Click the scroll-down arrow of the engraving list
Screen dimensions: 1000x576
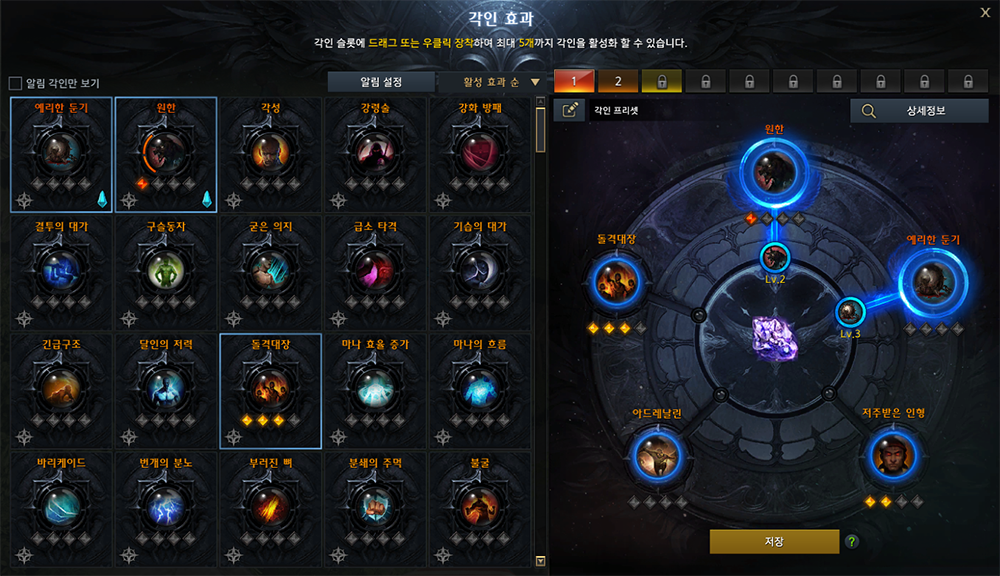tap(541, 561)
